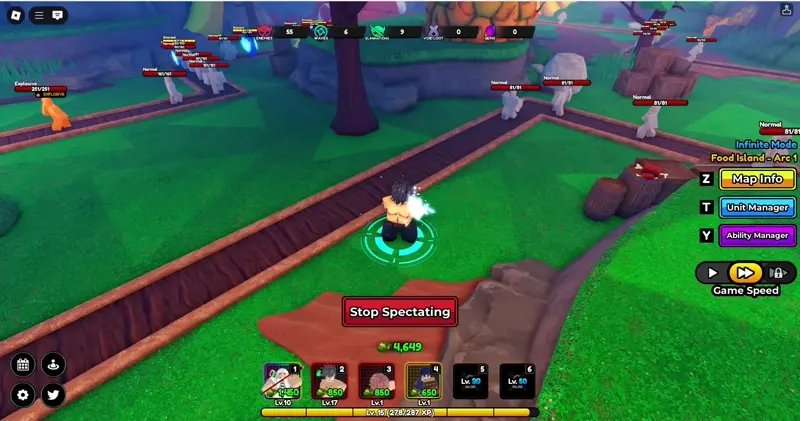The width and height of the screenshot is (800, 421).
Task: Open the calendar icon menu
Action: tap(24, 364)
